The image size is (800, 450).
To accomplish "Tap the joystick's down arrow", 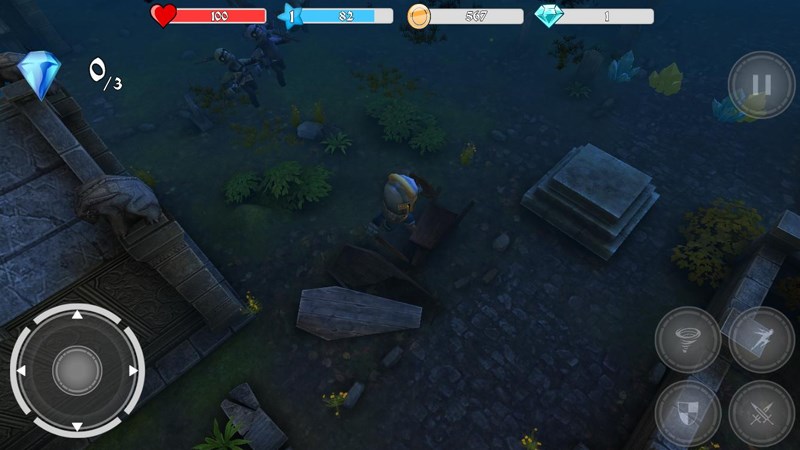I will point(77,425).
